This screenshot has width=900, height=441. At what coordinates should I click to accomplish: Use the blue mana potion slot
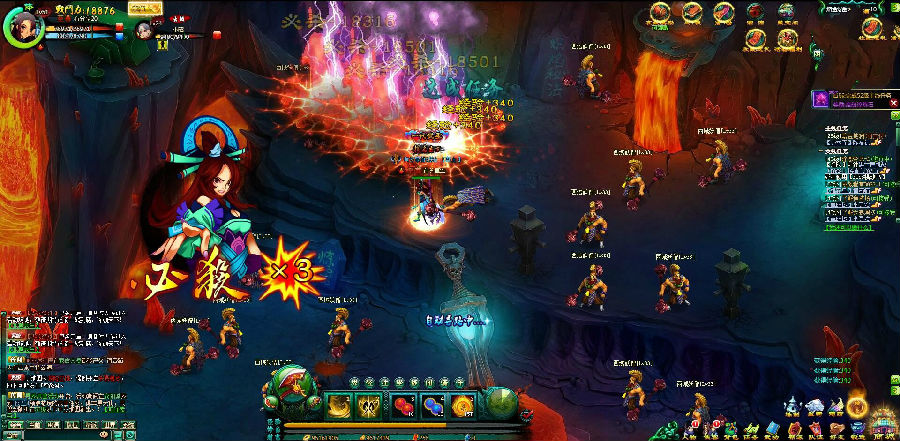(433, 405)
